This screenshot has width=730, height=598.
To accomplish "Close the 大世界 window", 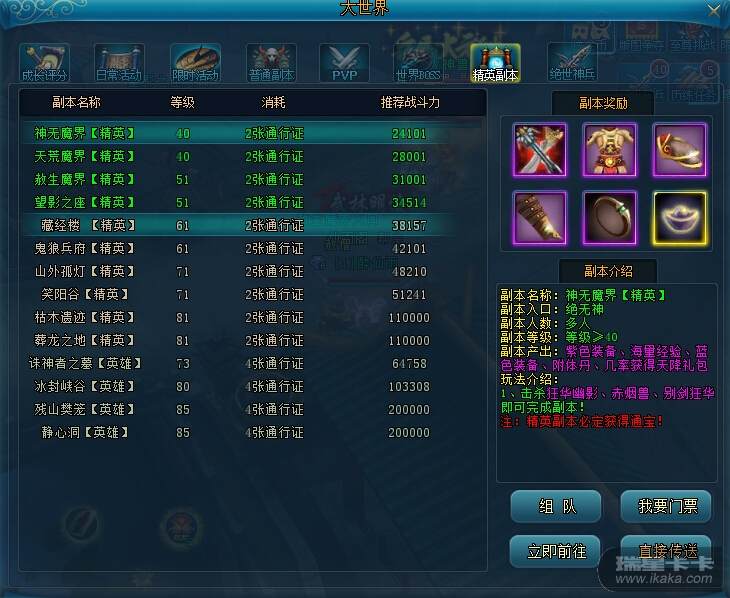I will 713,11.
